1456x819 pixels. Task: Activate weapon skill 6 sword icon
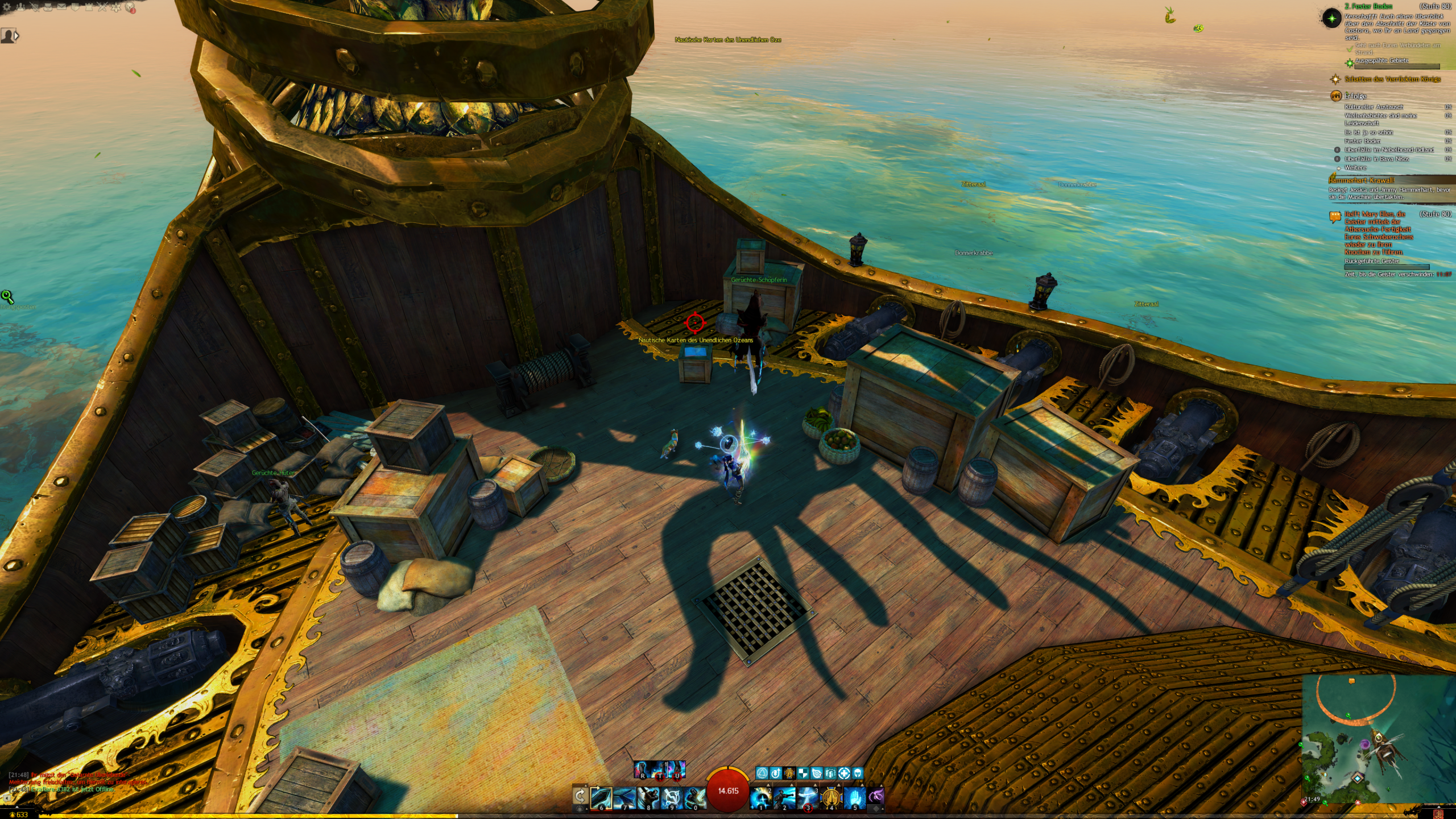(601, 798)
